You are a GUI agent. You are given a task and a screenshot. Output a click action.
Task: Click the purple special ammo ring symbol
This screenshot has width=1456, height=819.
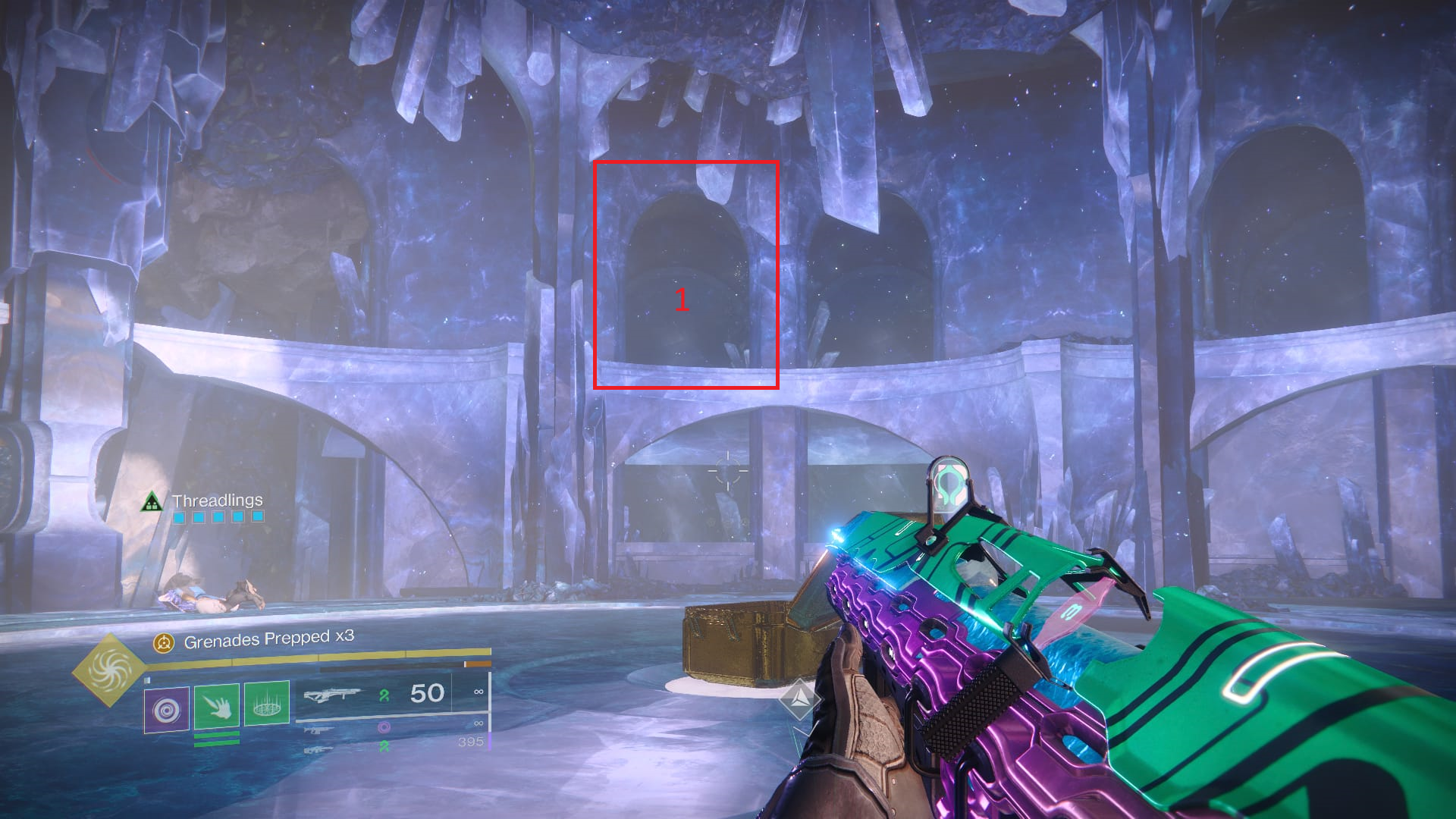[384, 728]
